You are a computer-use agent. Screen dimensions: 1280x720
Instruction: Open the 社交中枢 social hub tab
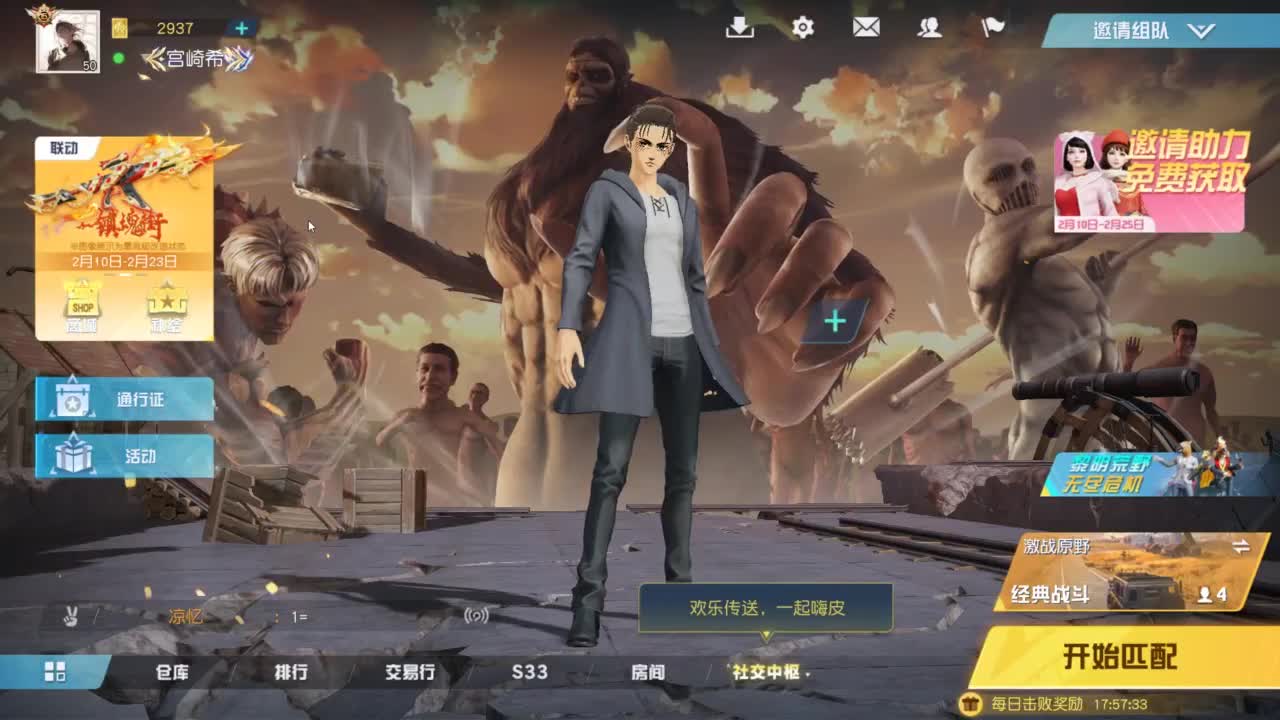click(767, 673)
